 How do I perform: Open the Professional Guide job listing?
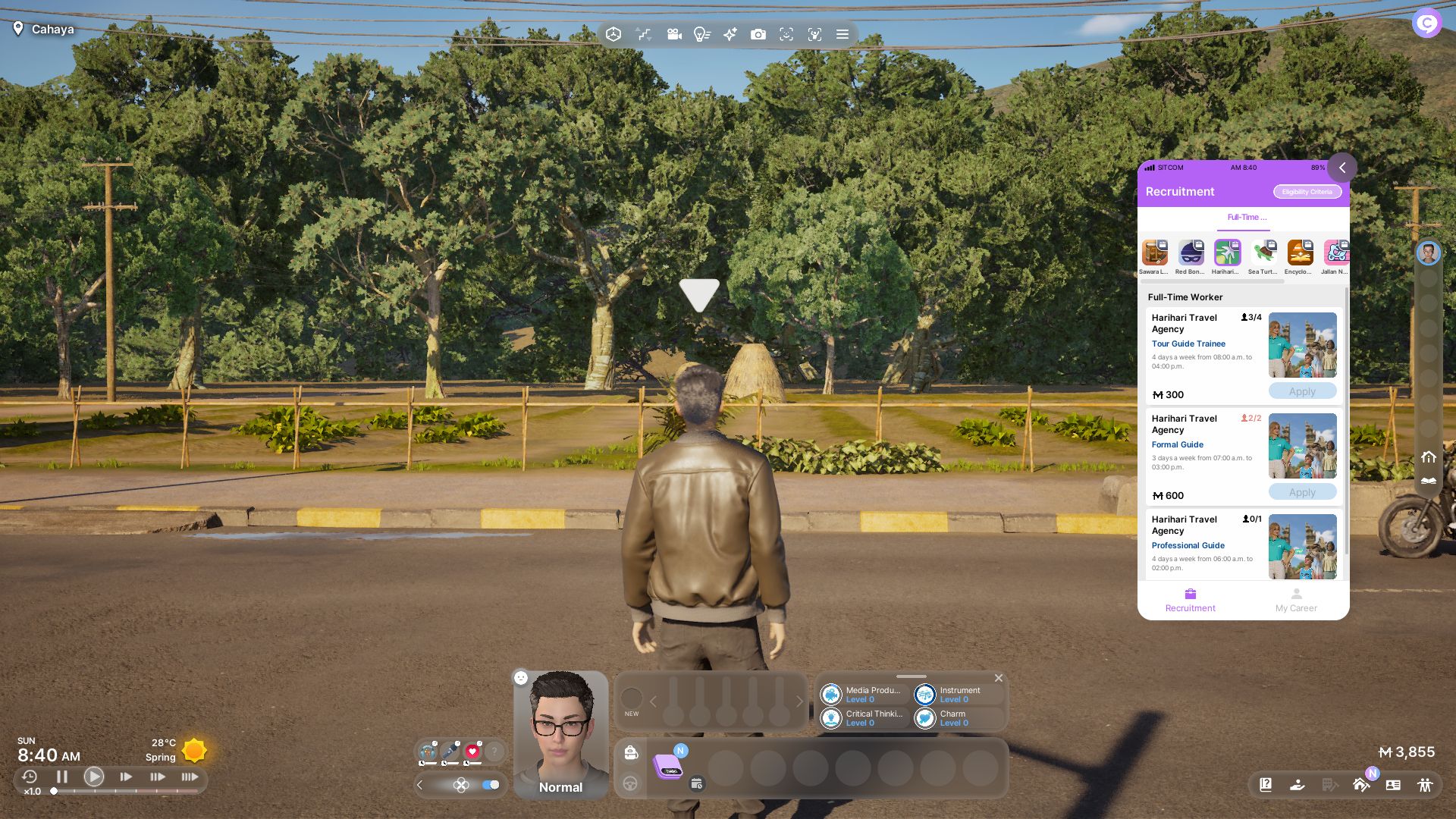pyautogui.click(x=1188, y=545)
